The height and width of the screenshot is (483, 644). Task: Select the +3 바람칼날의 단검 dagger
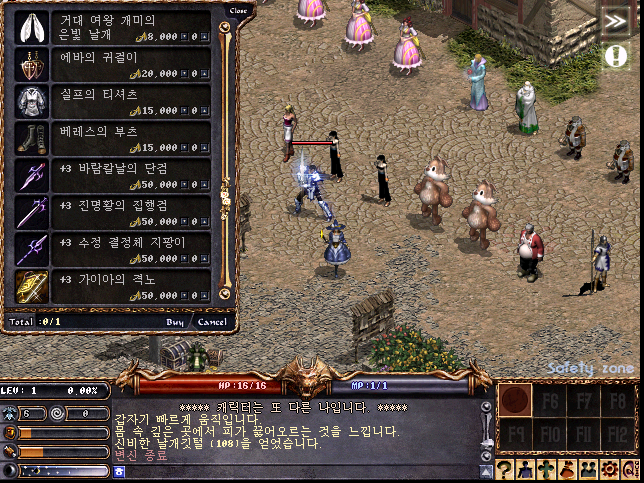coord(112,175)
